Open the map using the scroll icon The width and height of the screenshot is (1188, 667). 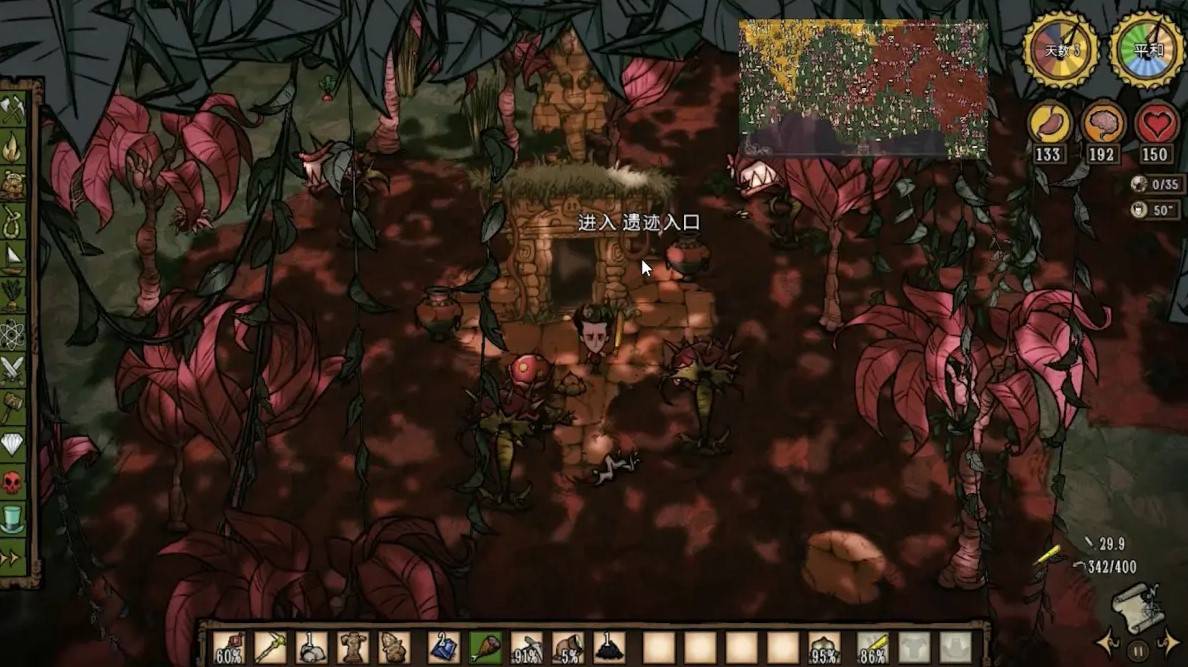pos(1137,607)
